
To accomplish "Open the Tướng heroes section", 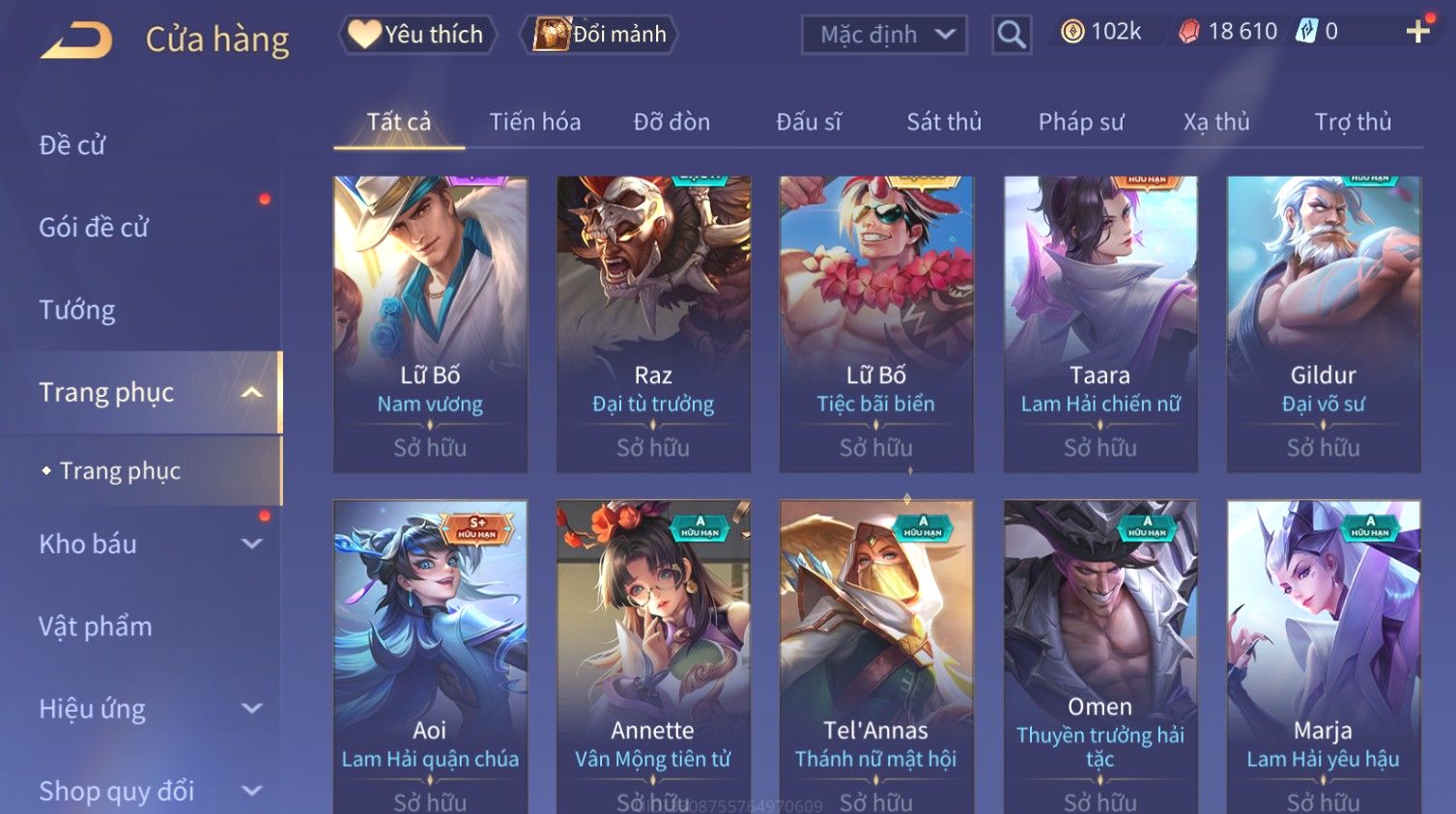I will click(77, 310).
